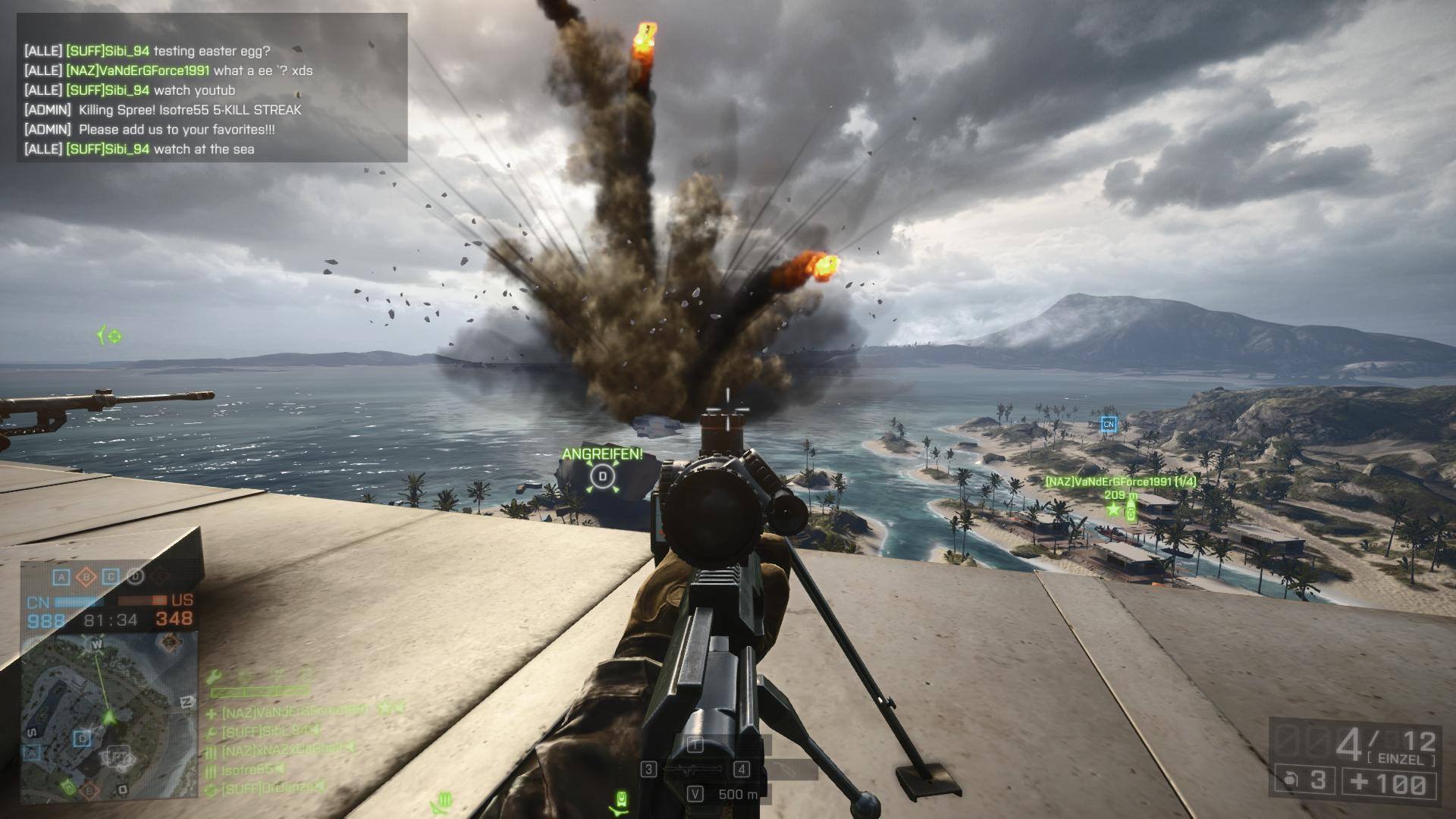Screen dimensions: 1456x819
Task: Select flag A in the flag status row
Action: [x=61, y=577]
